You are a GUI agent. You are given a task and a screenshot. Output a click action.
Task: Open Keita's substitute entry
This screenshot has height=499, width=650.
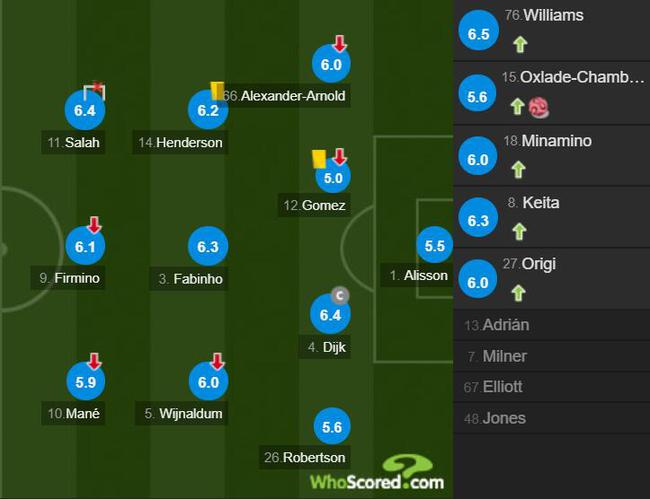551,217
